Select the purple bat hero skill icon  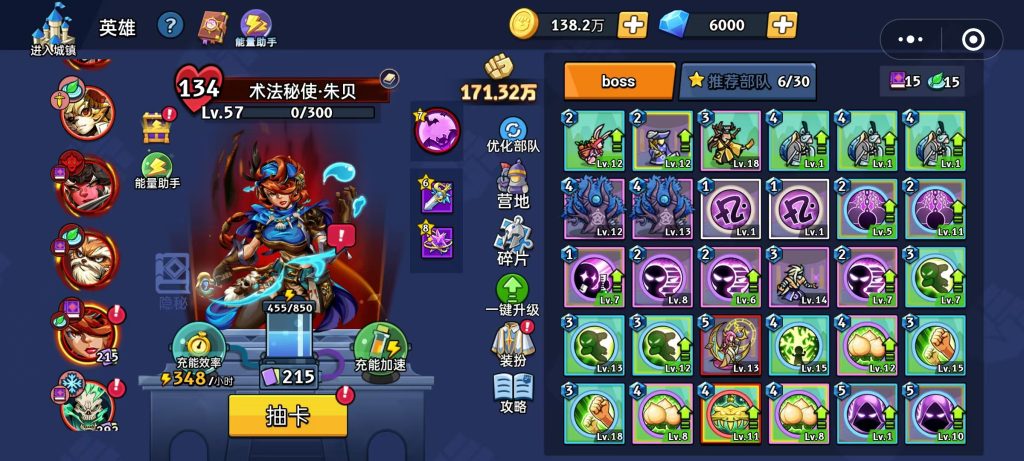click(x=437, y=131)
